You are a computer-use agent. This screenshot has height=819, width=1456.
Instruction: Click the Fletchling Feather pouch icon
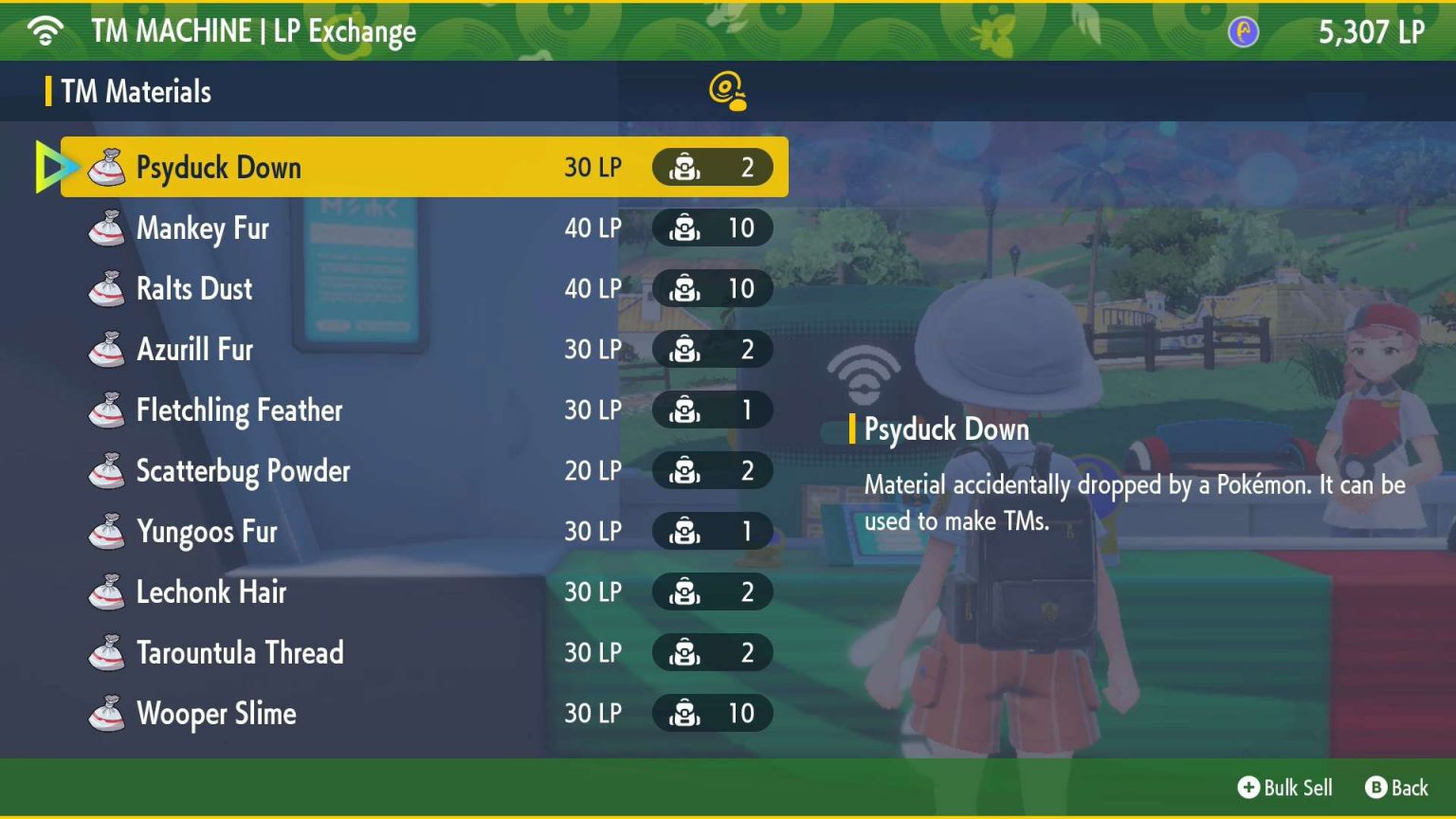tap(107, 409)
